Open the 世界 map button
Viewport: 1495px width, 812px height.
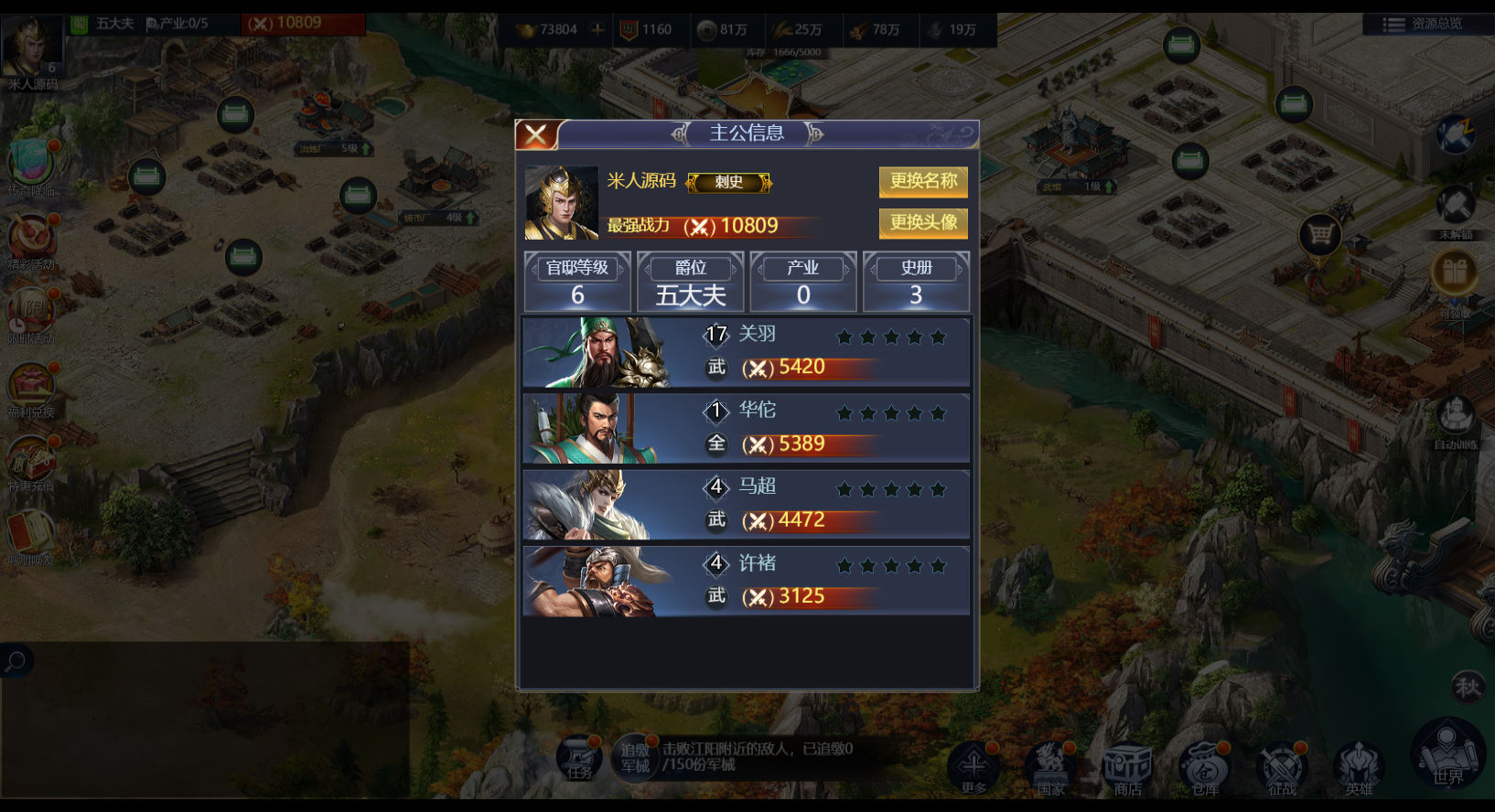pyautogui.click(x=1447, y=755)
